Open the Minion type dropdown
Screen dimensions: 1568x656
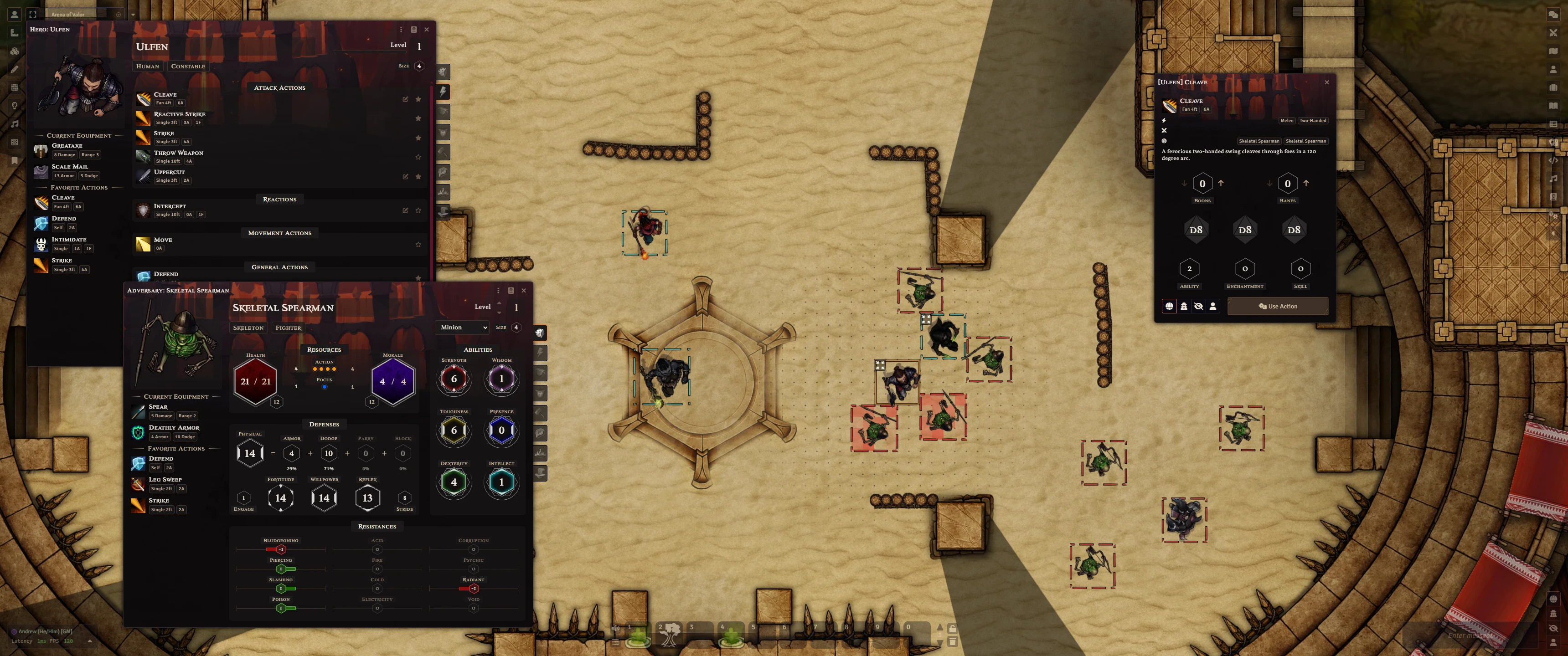pos(463,328)
